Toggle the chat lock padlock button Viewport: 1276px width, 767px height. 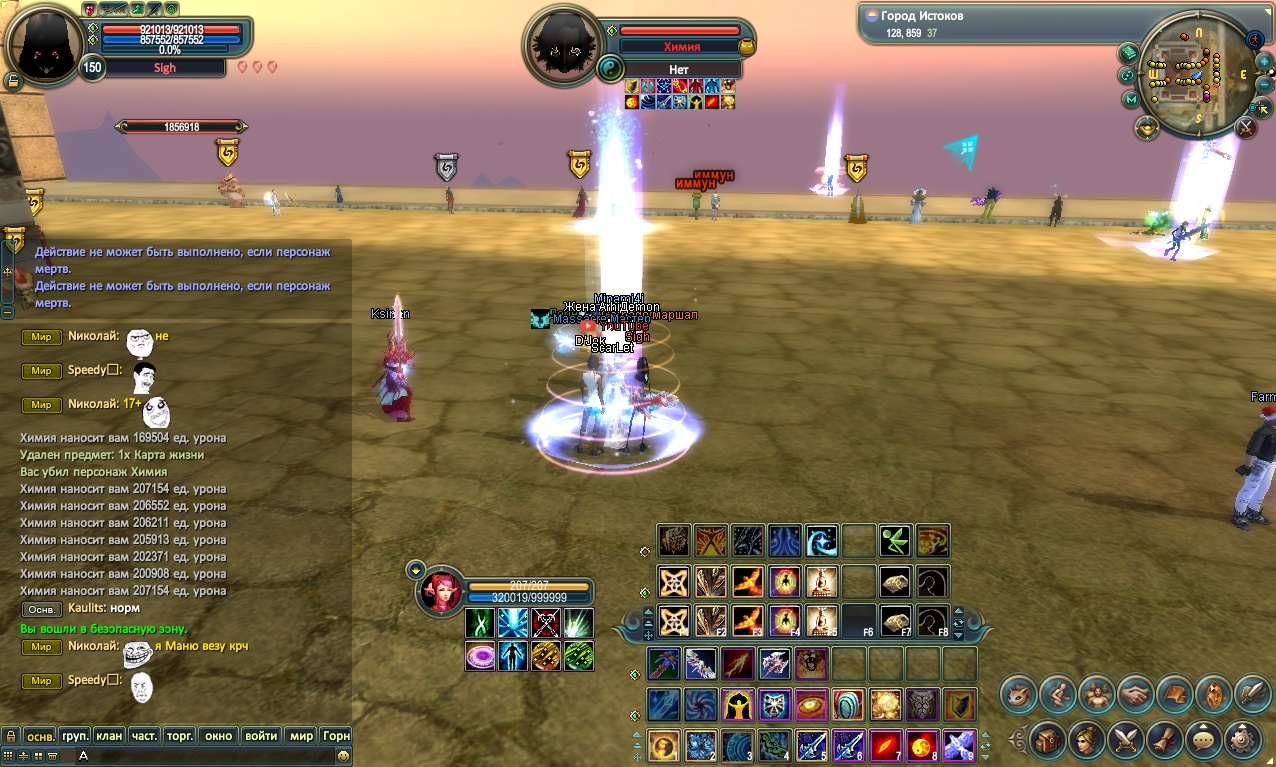(11, 736)
